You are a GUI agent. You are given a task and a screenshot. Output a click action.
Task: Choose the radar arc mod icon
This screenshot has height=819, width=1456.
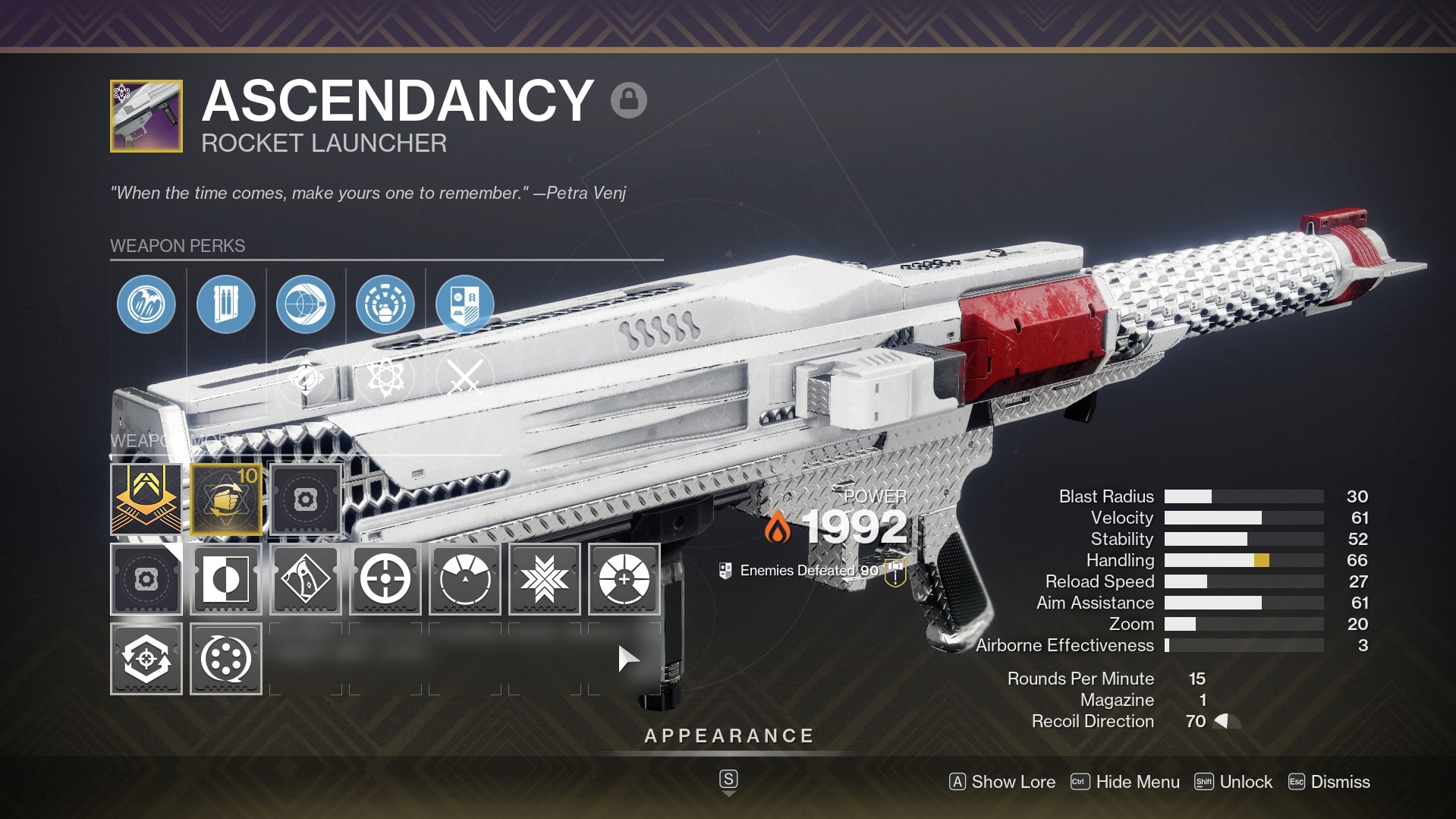click(x=465, y=579)
